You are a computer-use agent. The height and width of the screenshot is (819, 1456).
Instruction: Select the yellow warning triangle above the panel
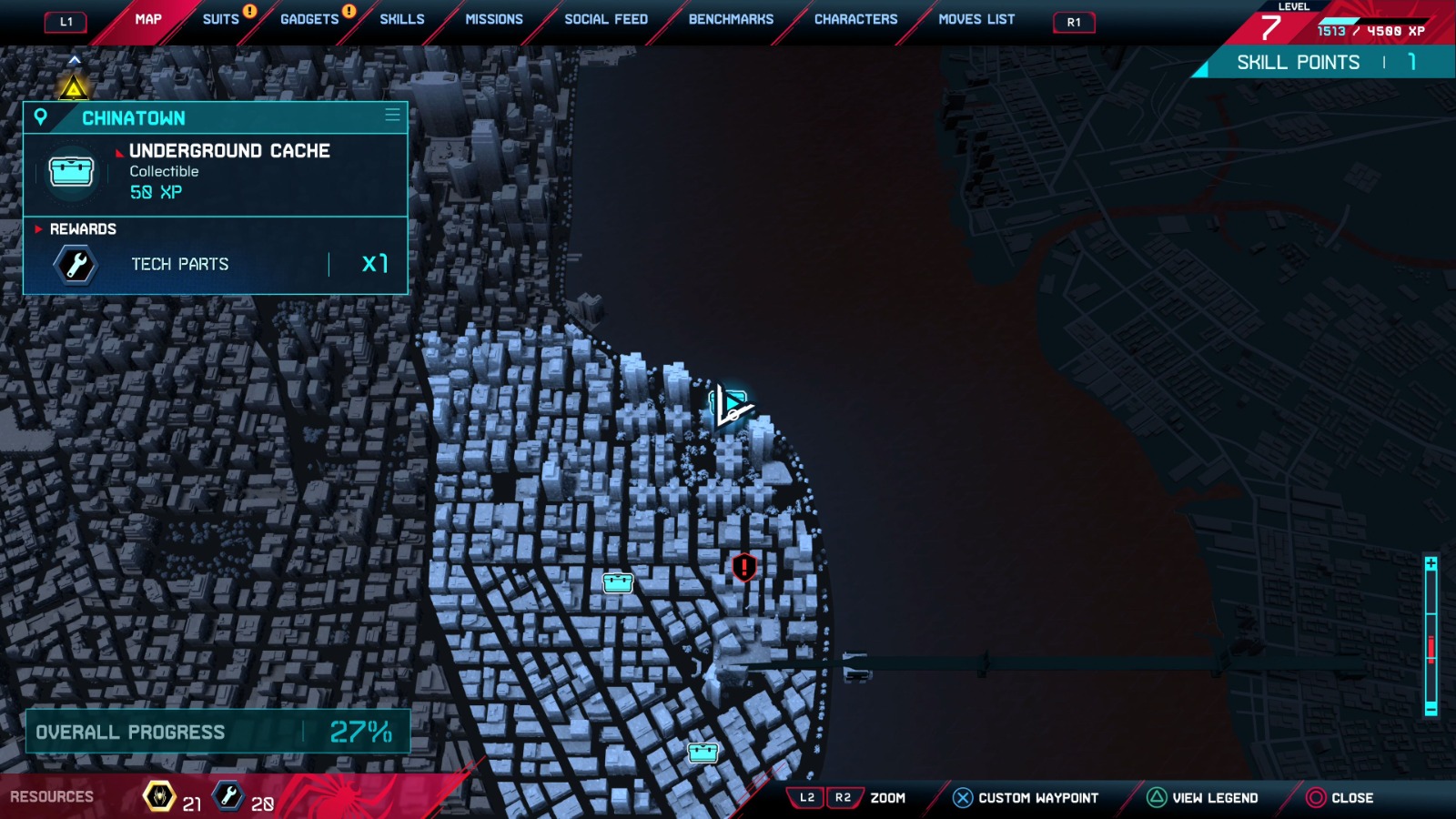click(73, 86)
